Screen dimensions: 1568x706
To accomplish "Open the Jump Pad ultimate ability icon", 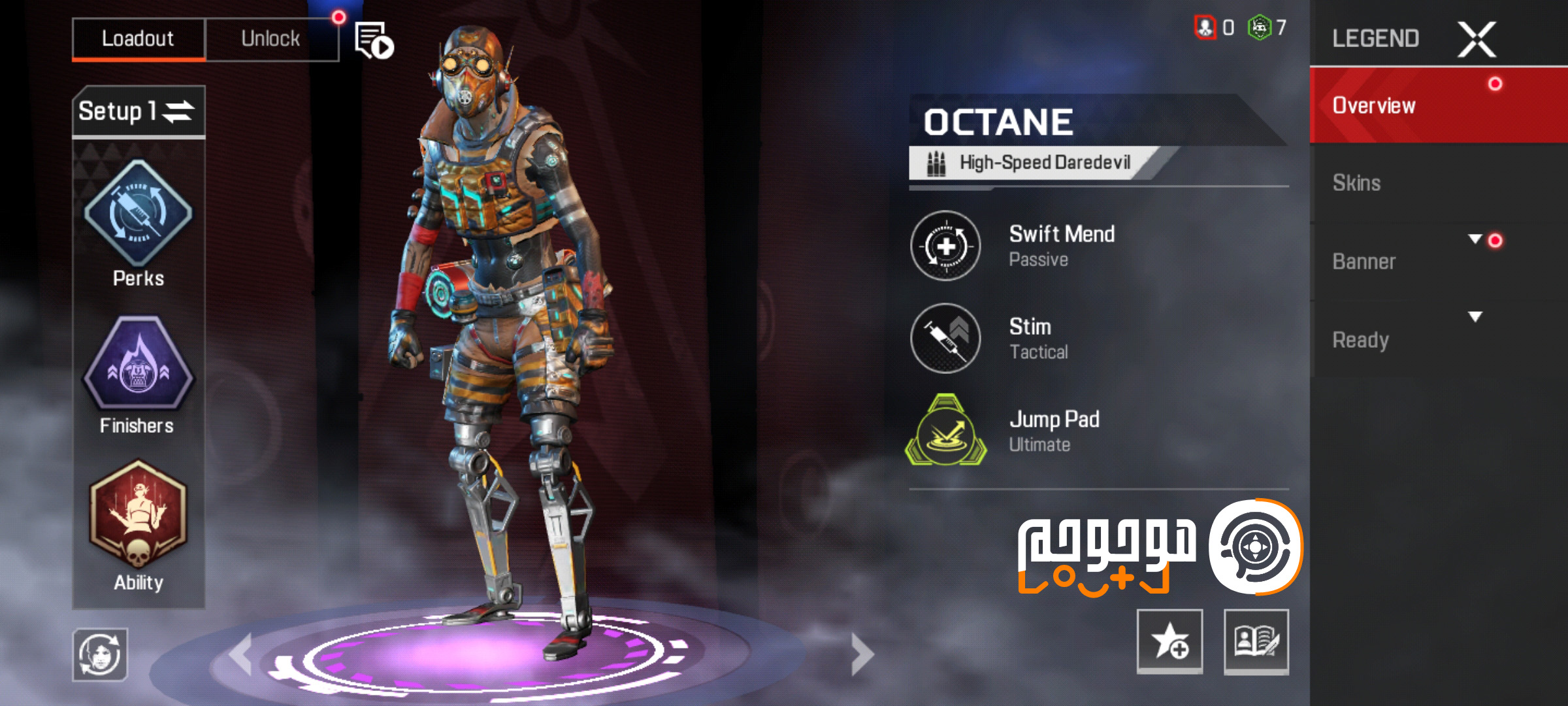I will pos(949,431).
